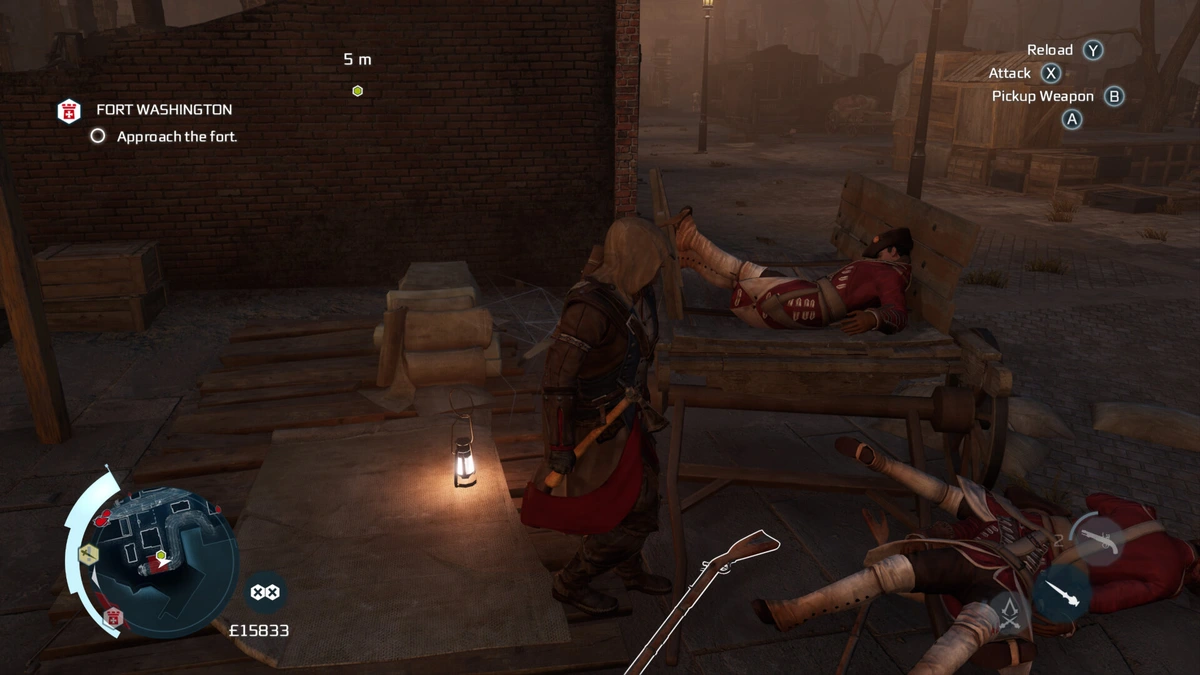1200x675 pixels.
Task: Select the Fort Washington objective tracker
Action: [x=164, y=110]
